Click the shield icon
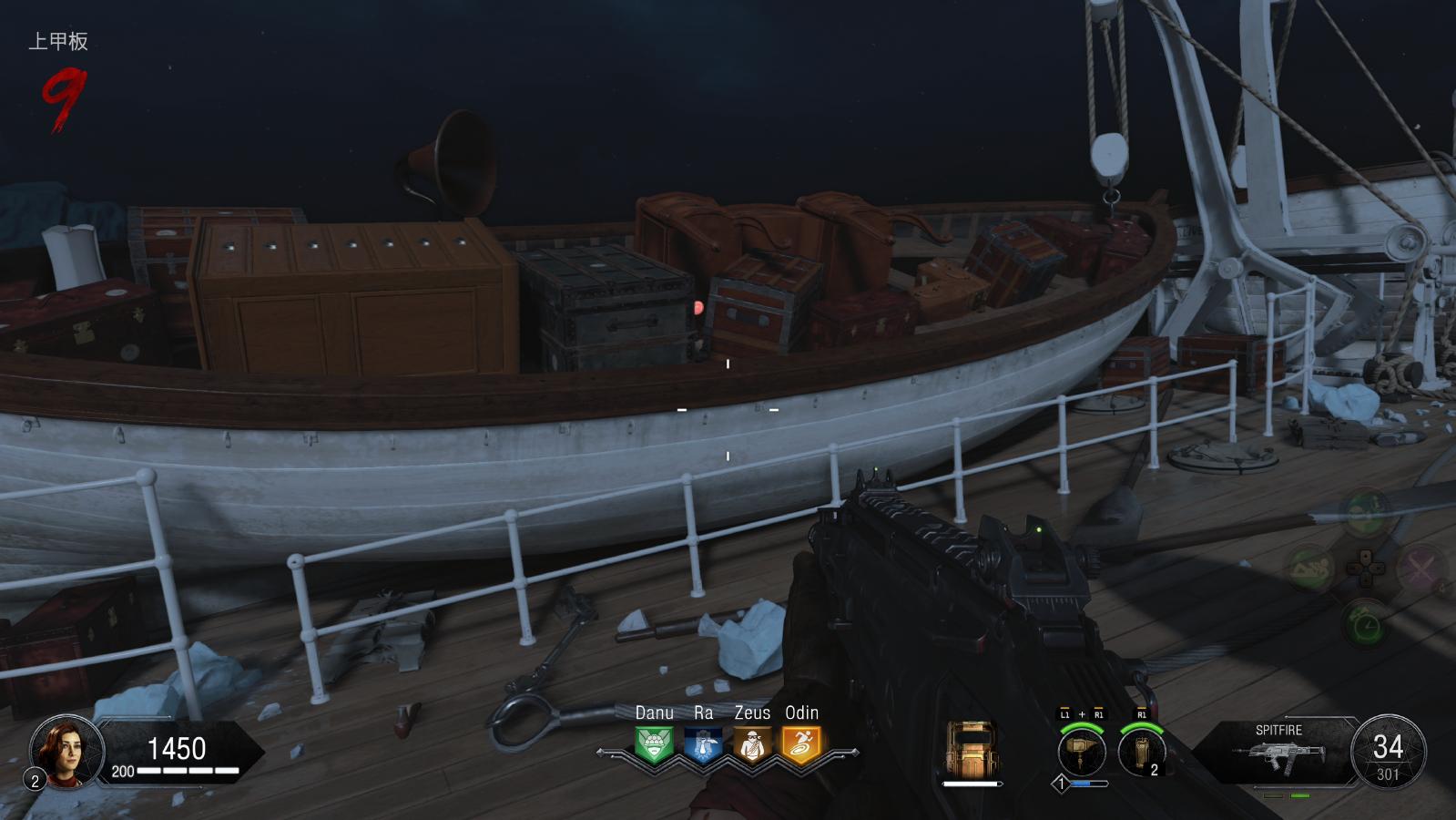1456x820 pixels. click(x=971, y=749)
